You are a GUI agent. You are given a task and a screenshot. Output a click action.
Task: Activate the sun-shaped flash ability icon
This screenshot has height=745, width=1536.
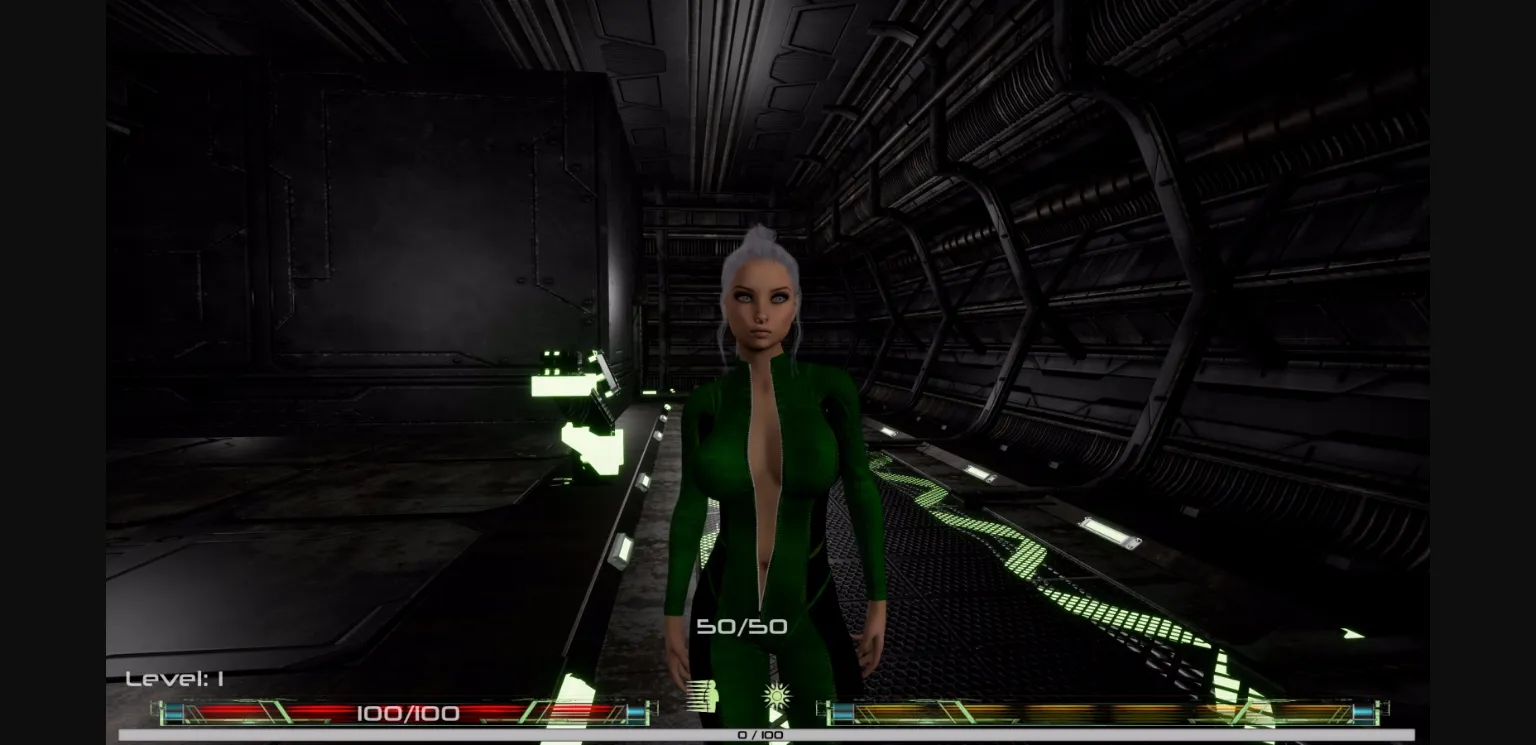coord(775,696)
